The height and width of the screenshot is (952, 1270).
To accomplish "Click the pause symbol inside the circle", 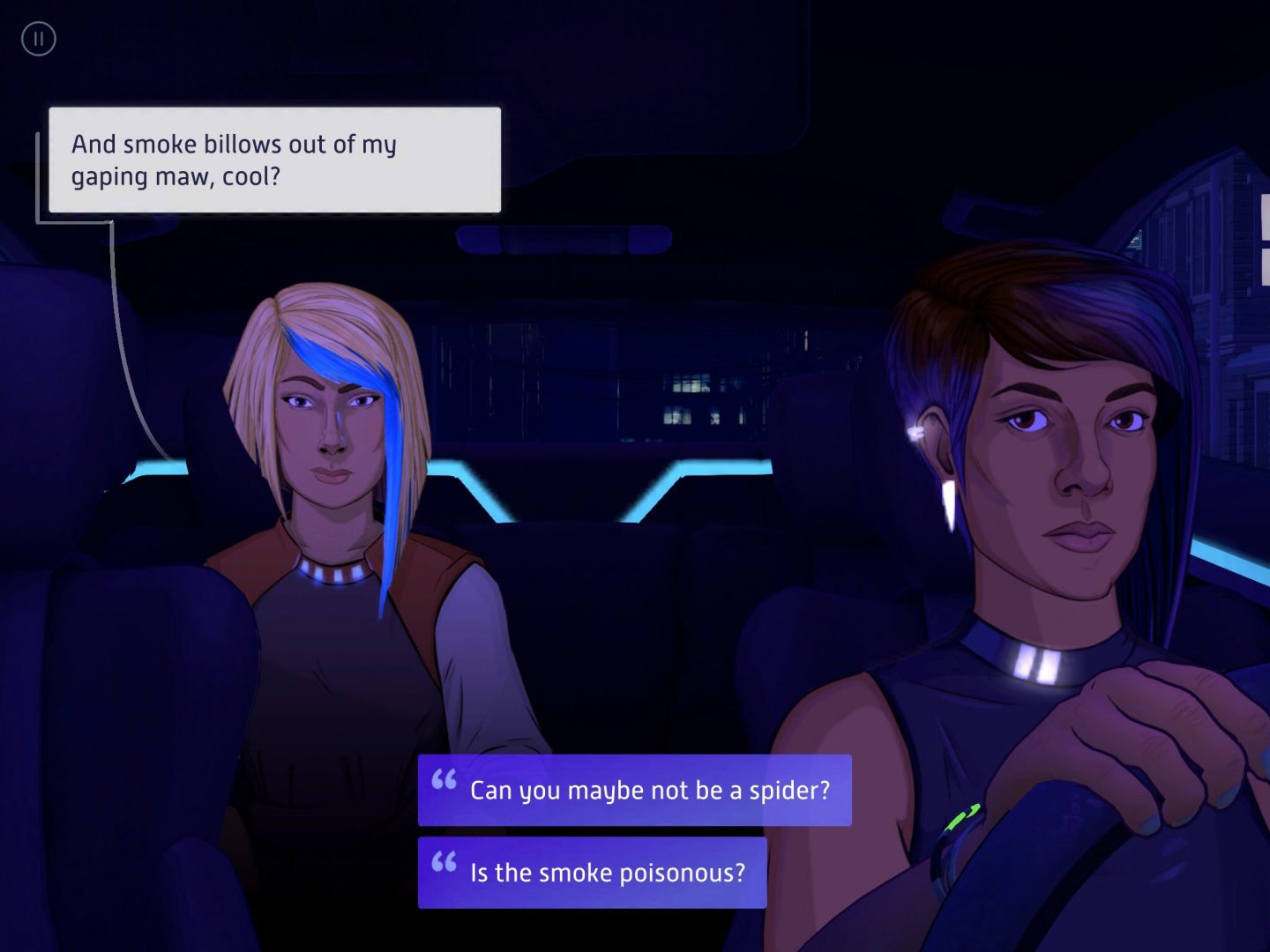I will coord(38,38).
